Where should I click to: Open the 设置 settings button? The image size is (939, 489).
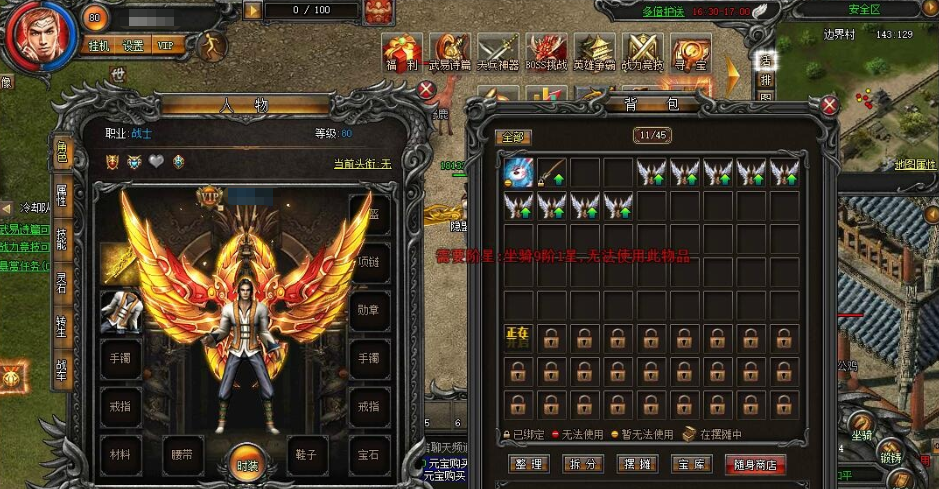pos(133,46)
